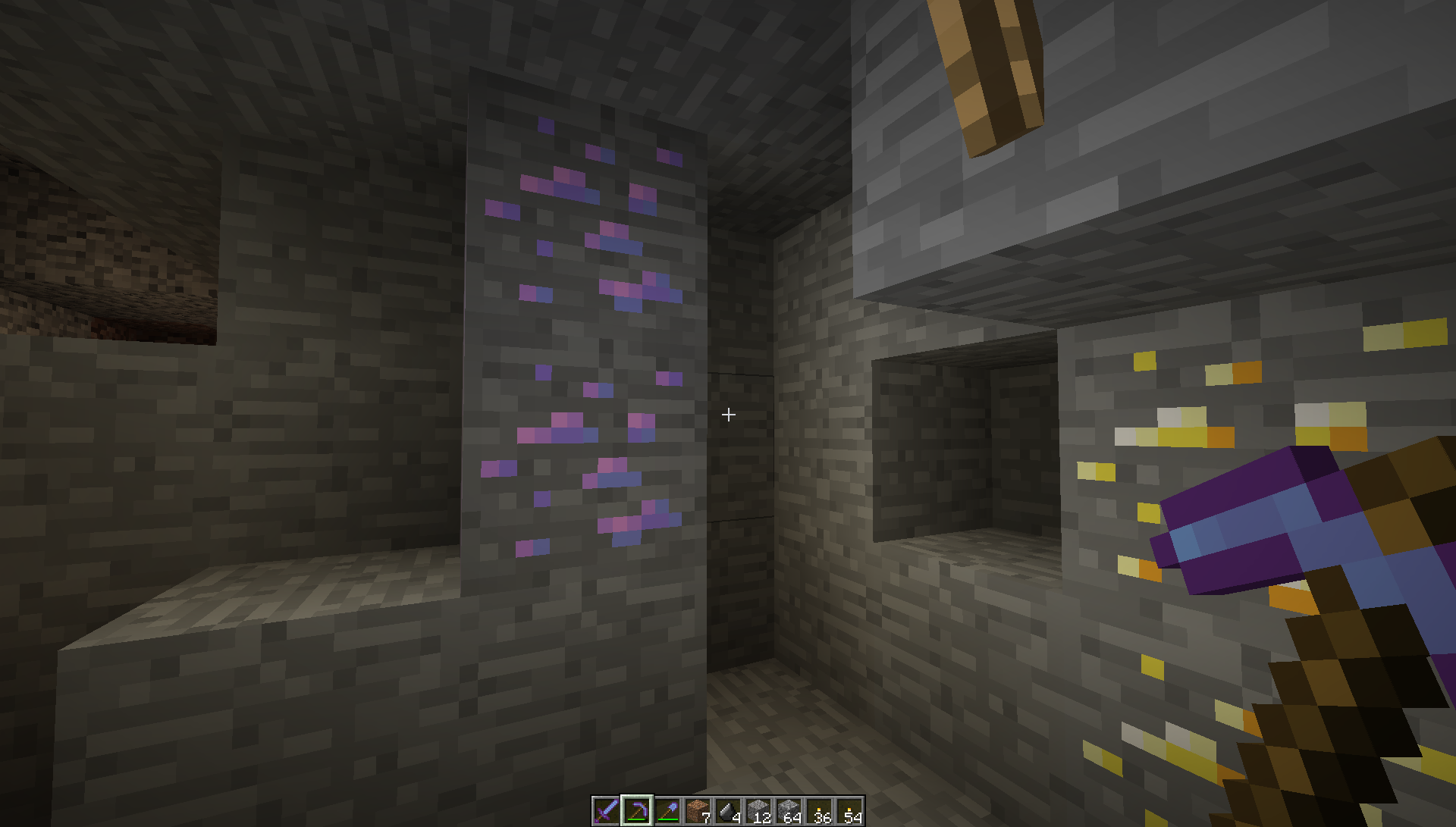Click the hanging wooden block at the top right
Image resolution: width=1456 pixels, height=827 pixels.
pyautogui.click(x=986, y=68)
